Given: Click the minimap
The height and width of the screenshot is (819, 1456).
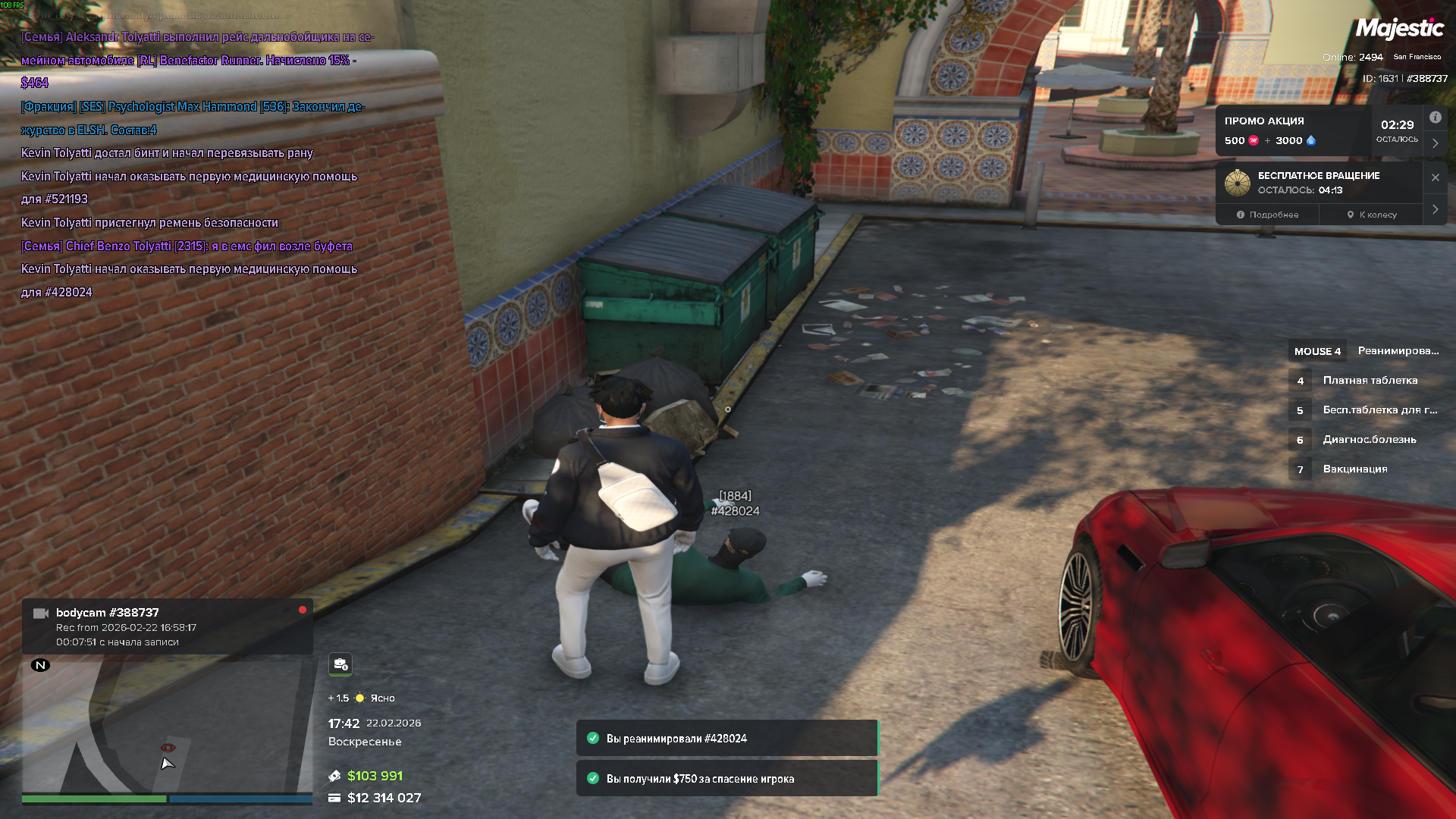Looking at the screenshot, I should coord(167,726).
